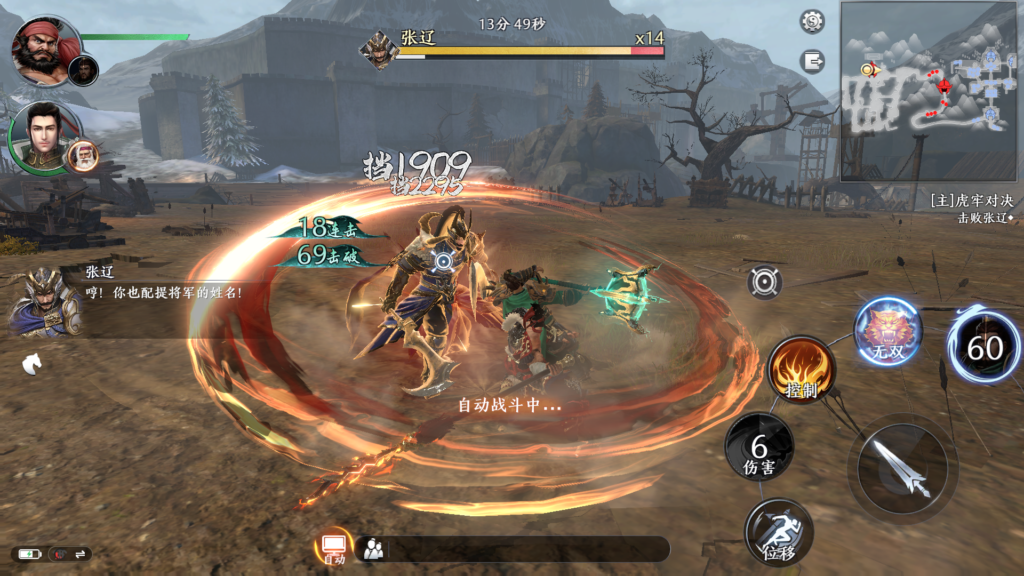Click the exit battle door icon
1024x576 pixels.
click(812, 61)
